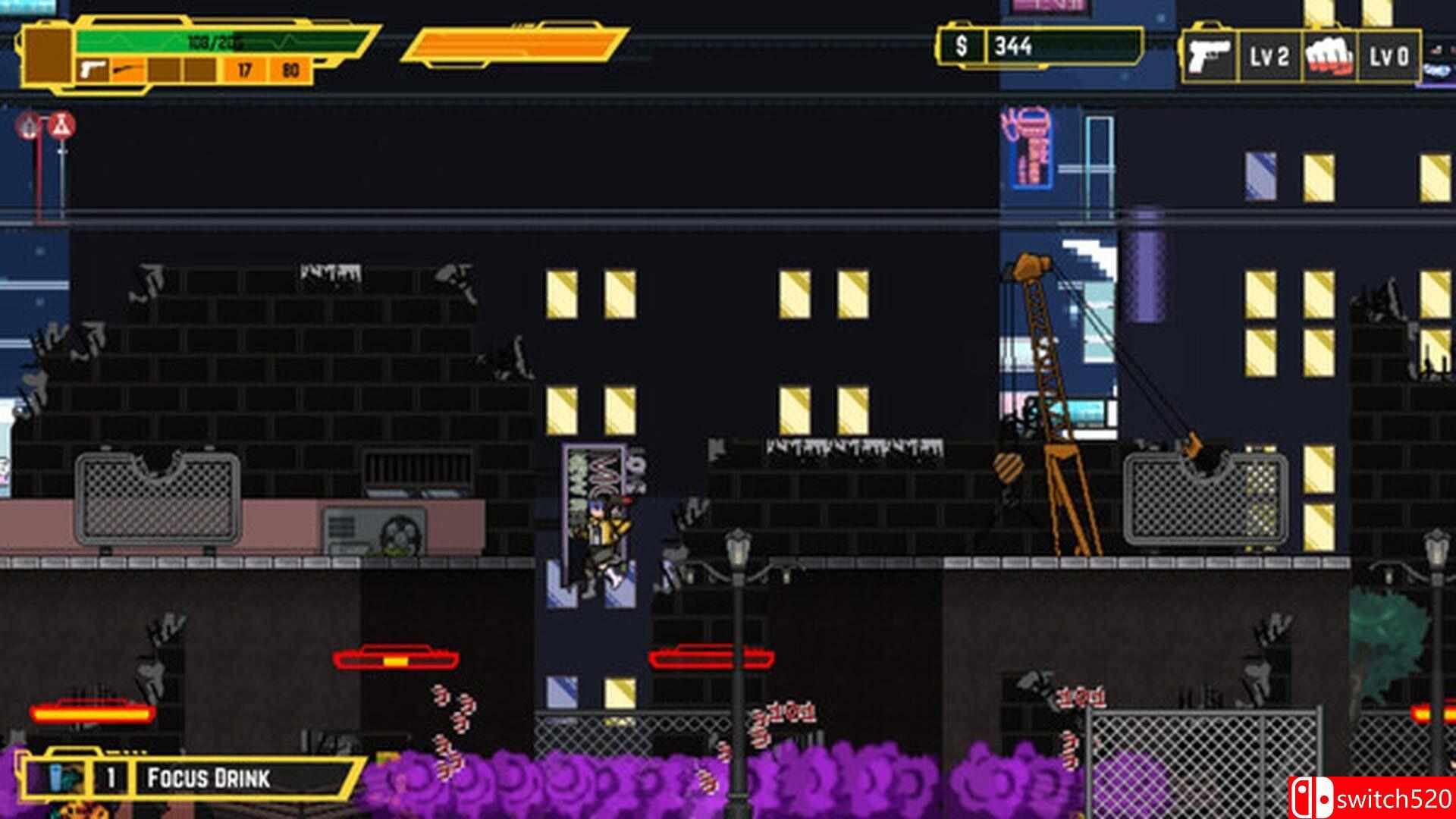Image resolution: width=1456 pixels, height=819 pixels.
Task: Click the character portrait frame top left
Action: tap(45, 55)
